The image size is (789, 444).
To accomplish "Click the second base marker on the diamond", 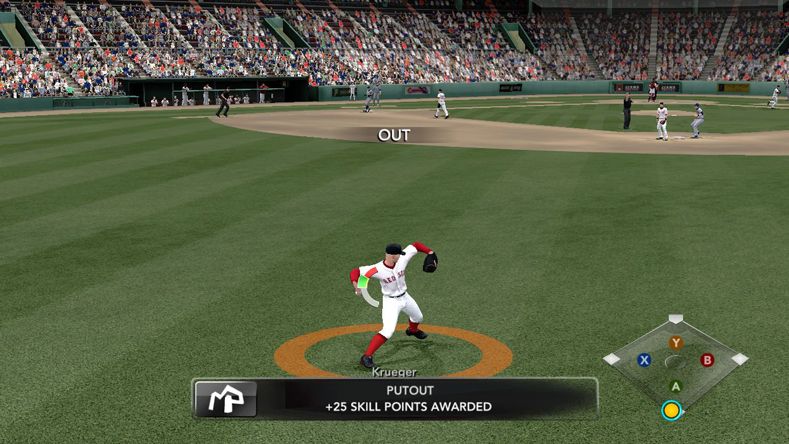I will tap(676, 319).
